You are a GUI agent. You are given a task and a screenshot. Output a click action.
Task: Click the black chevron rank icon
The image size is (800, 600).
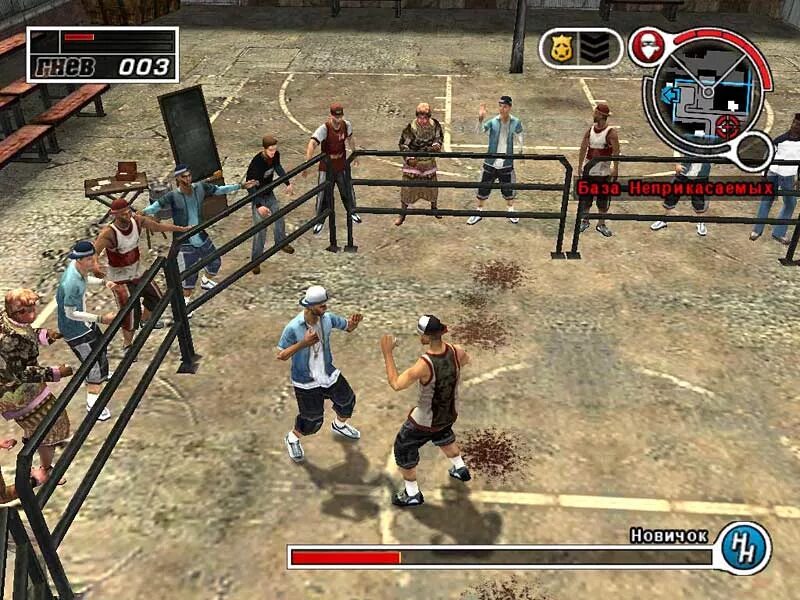597,48
